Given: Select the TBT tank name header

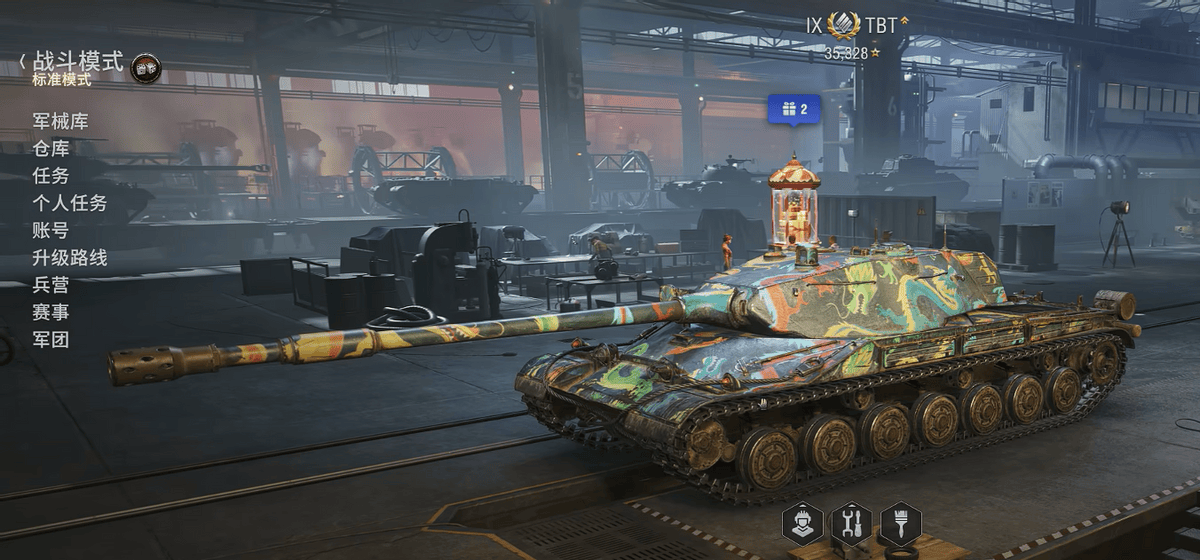Looking at the screenshot, I should click(x=882, y=25).
